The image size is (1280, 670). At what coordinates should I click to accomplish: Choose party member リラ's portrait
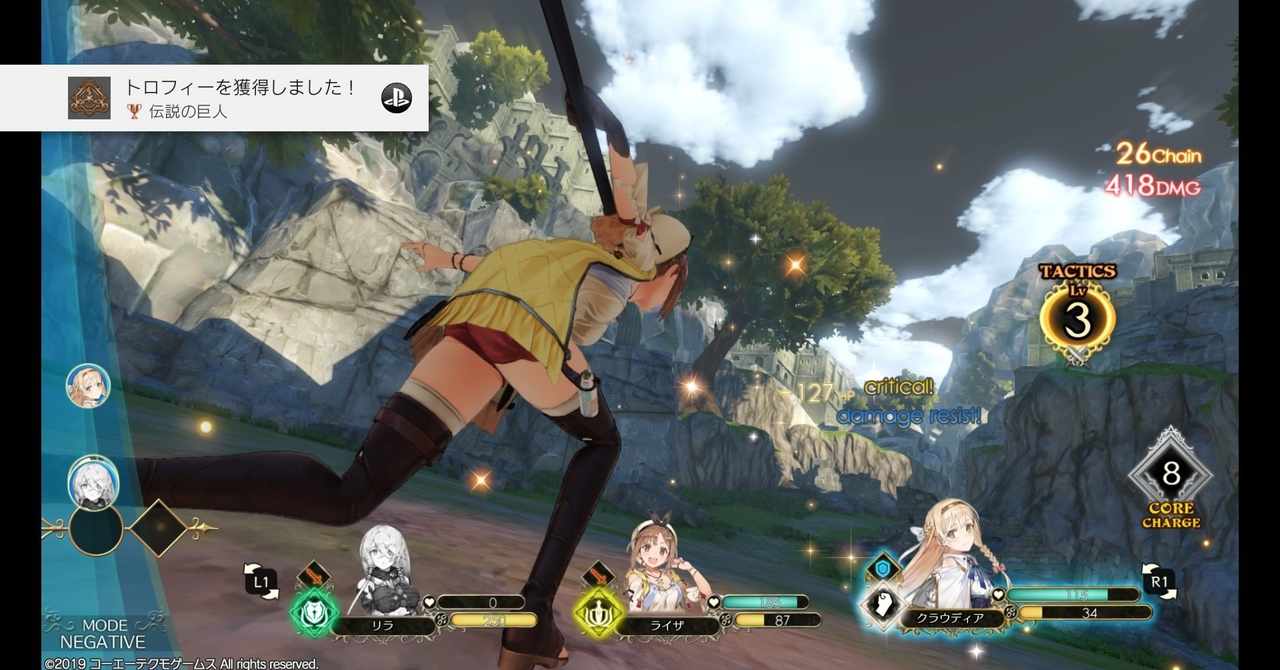(387, 569)
